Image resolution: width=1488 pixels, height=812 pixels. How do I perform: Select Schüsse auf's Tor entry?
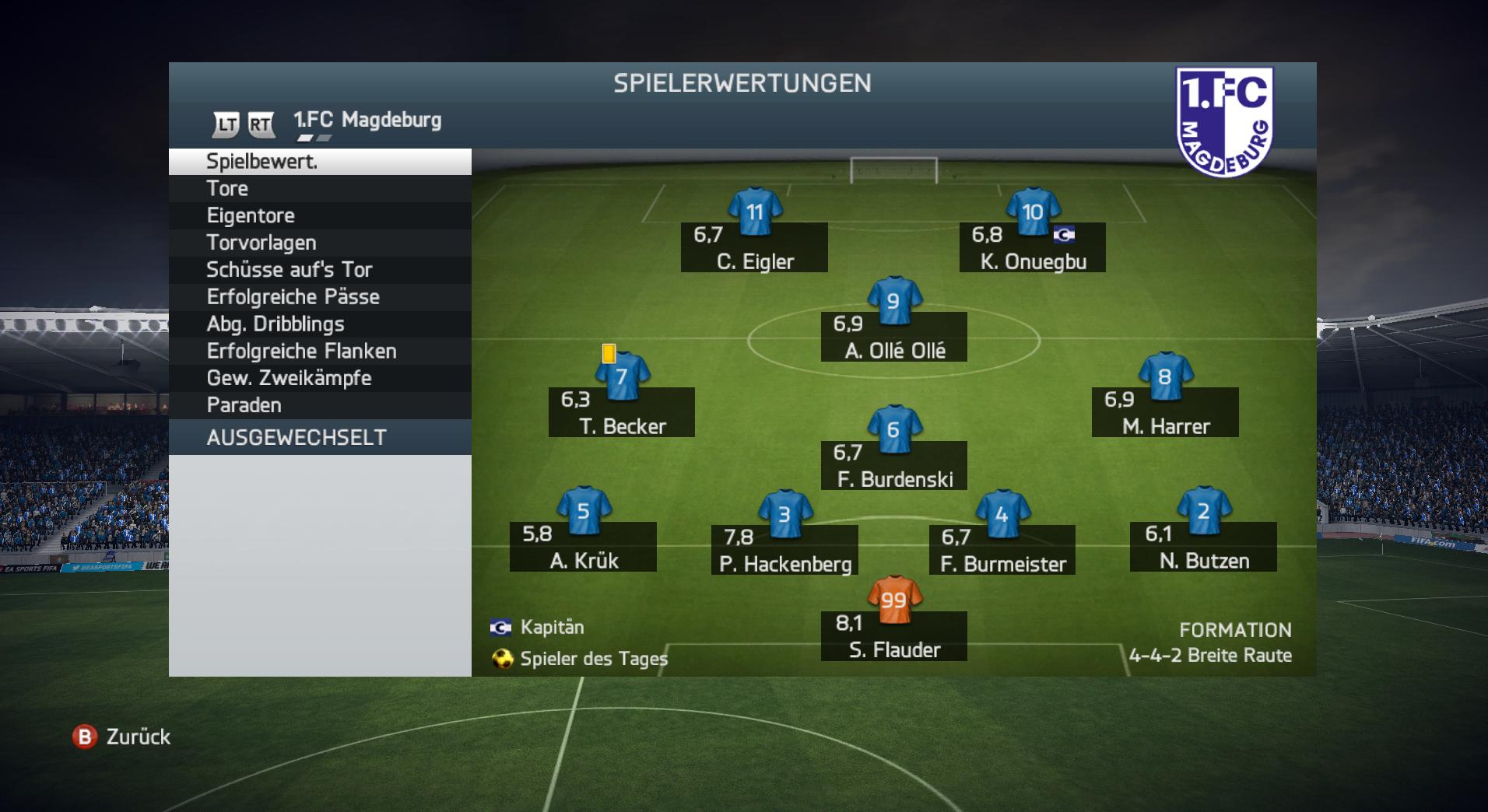coord(319,270)
